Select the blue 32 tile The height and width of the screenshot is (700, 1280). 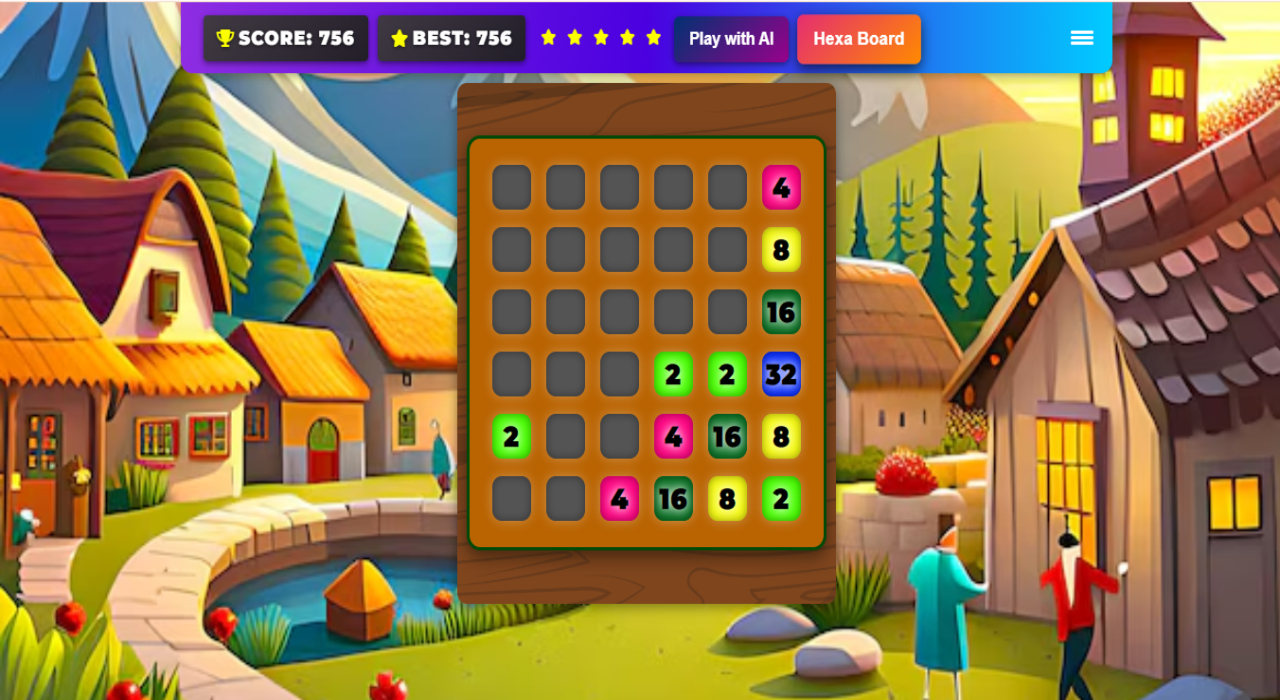coord(781,374)
